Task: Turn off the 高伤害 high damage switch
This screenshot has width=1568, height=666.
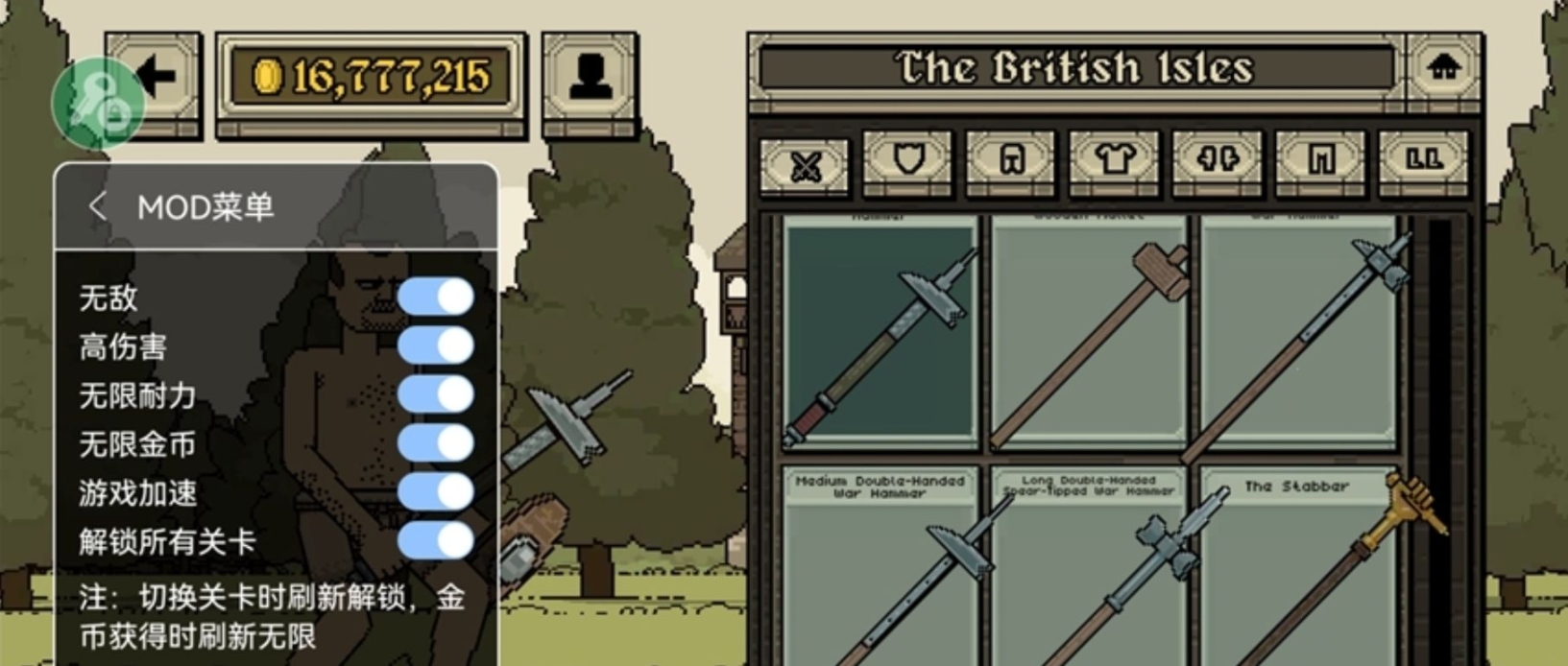Action: pyautogui.click(x=435, y=345)
